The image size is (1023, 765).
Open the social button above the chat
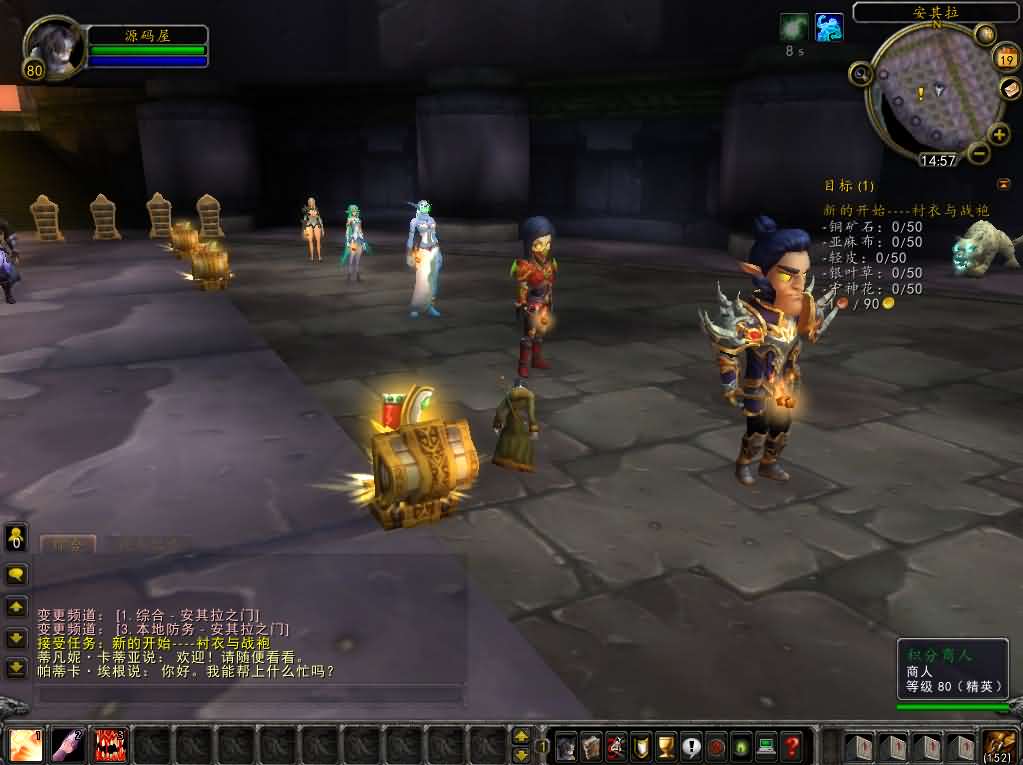coord(16,537)
